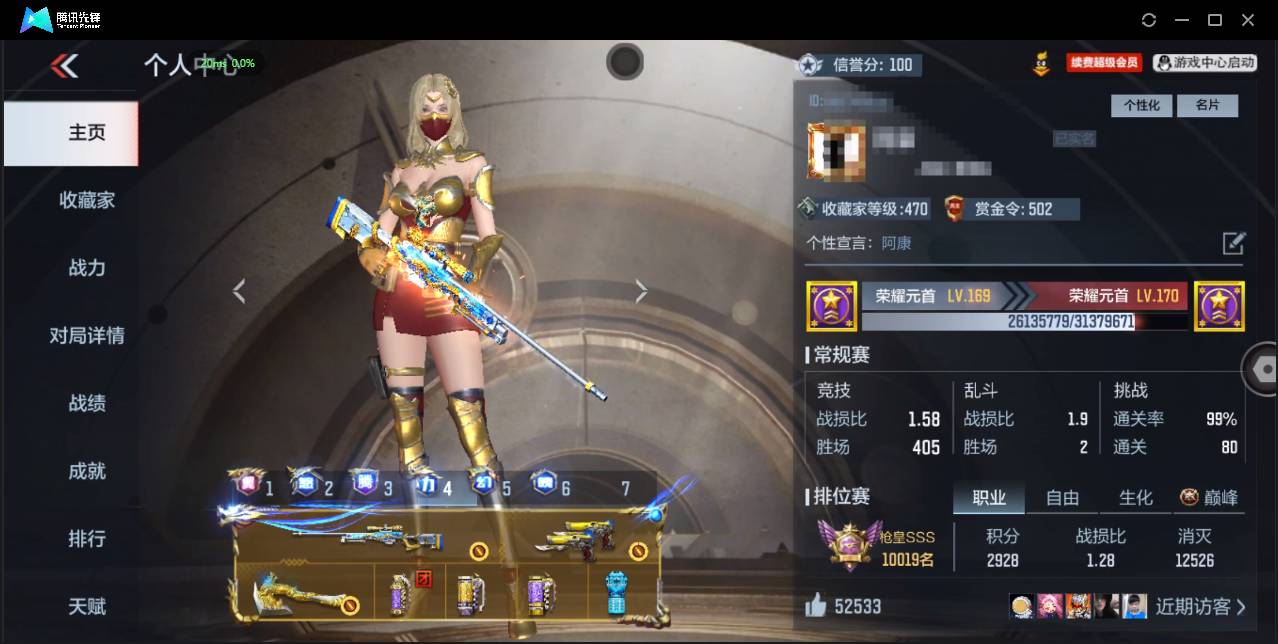1278x644 pixels.
Task: Open the 名片 button
Action: tap(1207, 105)
